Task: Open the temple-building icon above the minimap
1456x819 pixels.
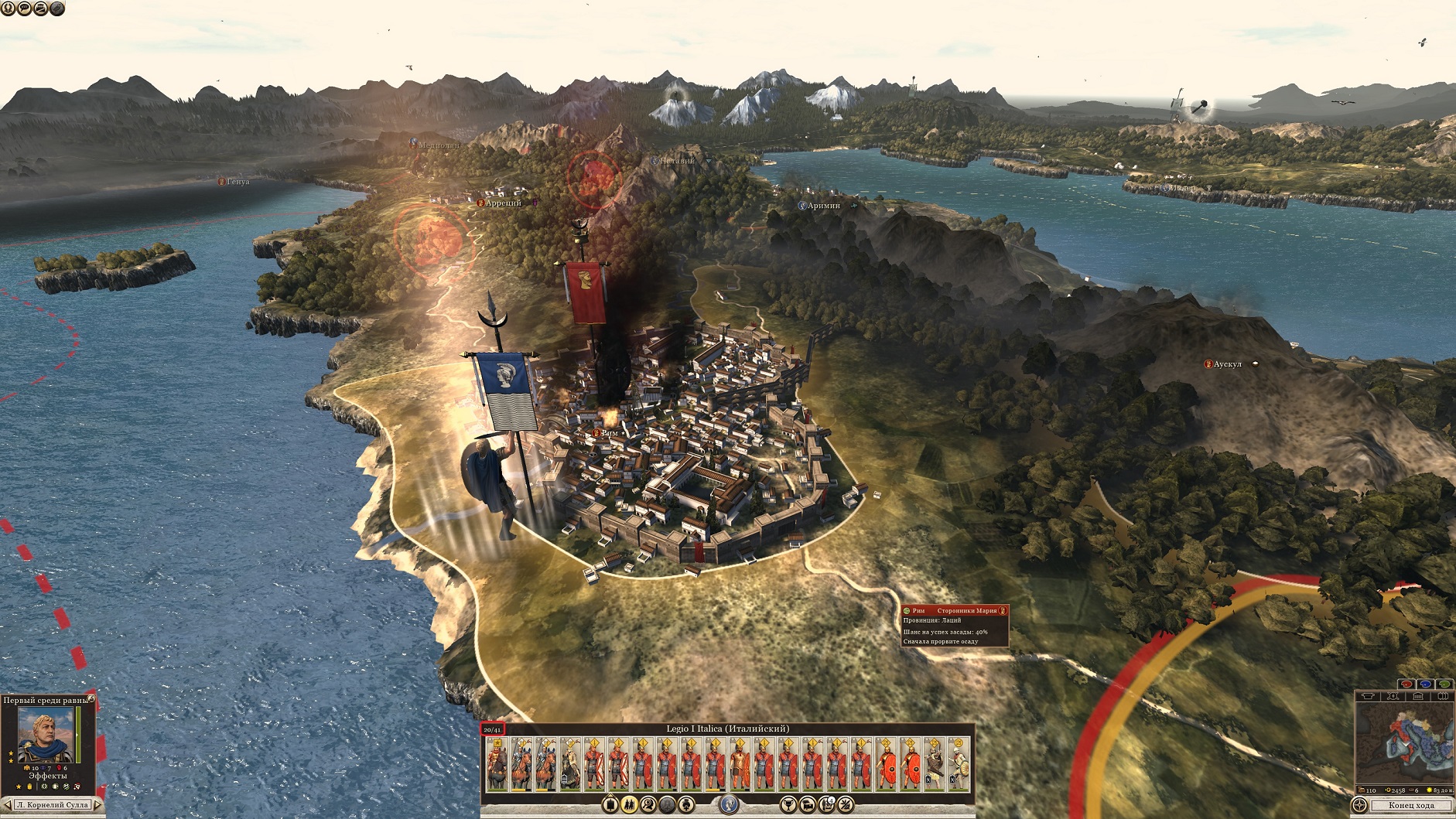Action: 1417,697
